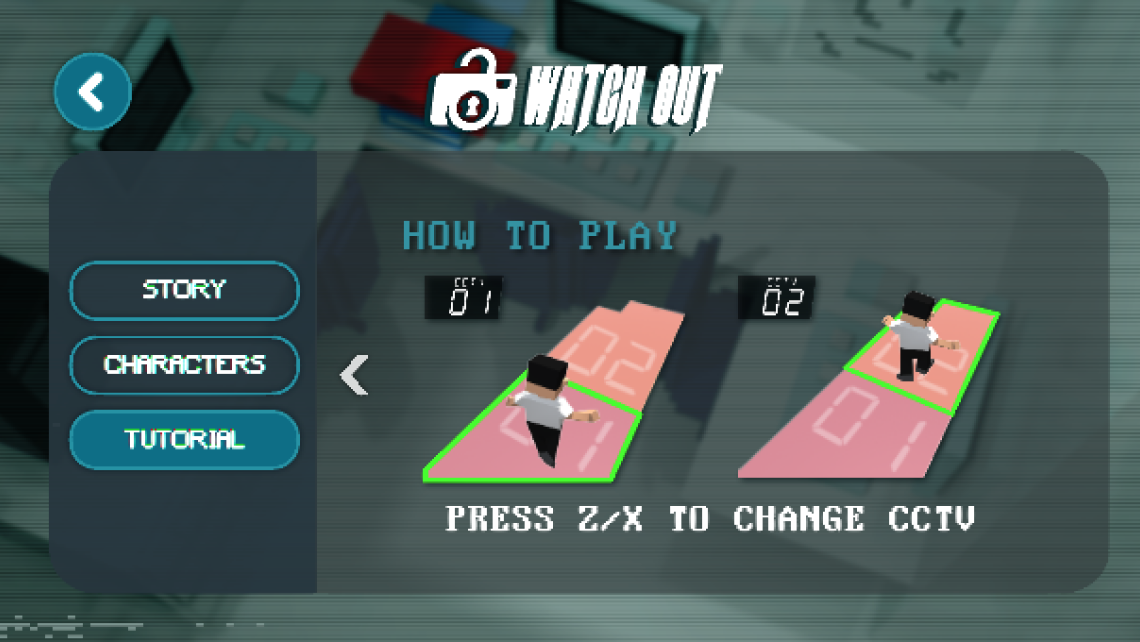Open the Story section
The image size is (1140, 642).
[184, 290]
